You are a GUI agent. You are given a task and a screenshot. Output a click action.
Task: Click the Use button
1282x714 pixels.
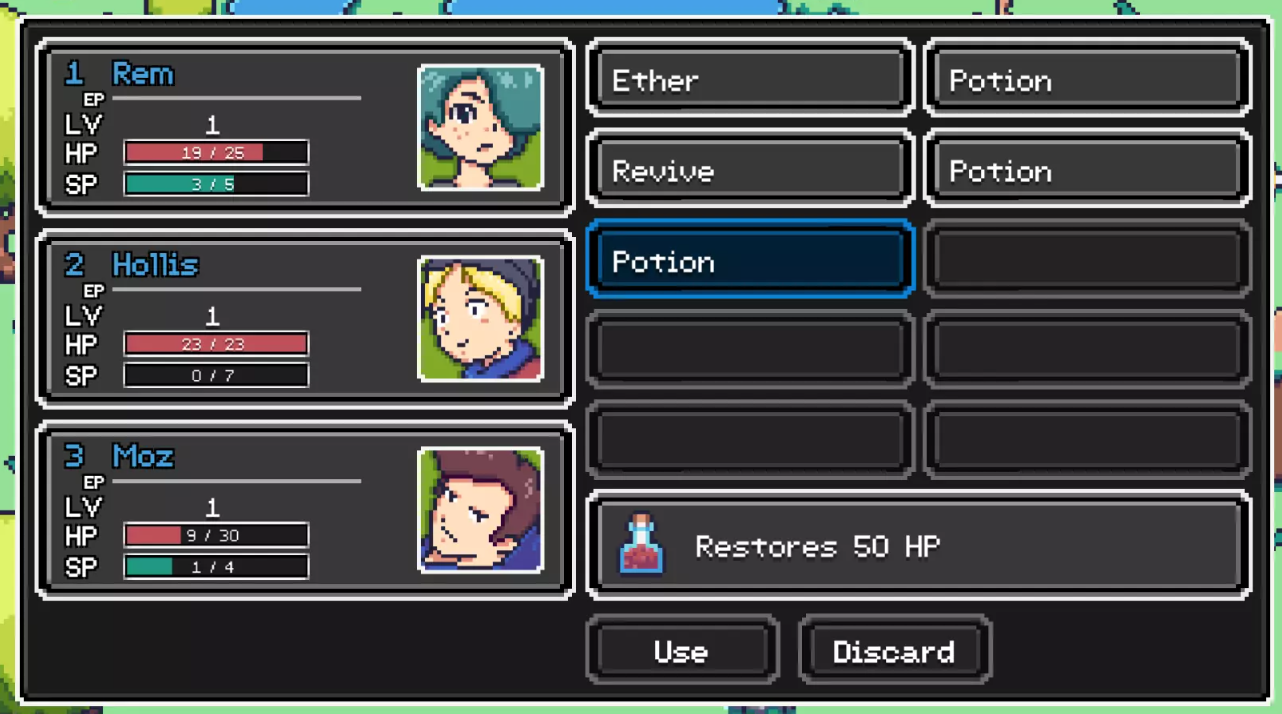point(681,651)
